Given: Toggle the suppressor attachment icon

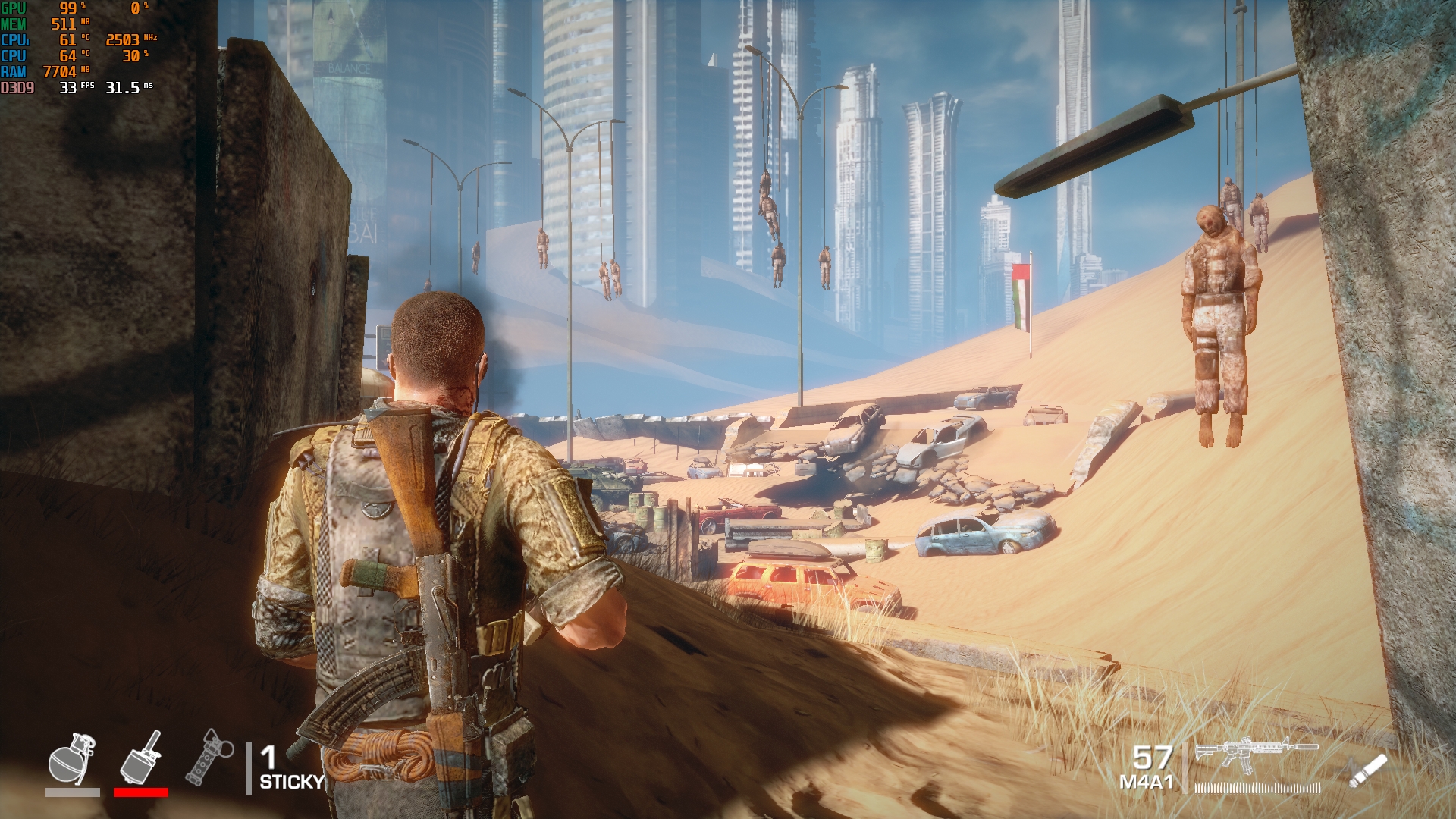Looking at the screenshot, I should 1368,771.
